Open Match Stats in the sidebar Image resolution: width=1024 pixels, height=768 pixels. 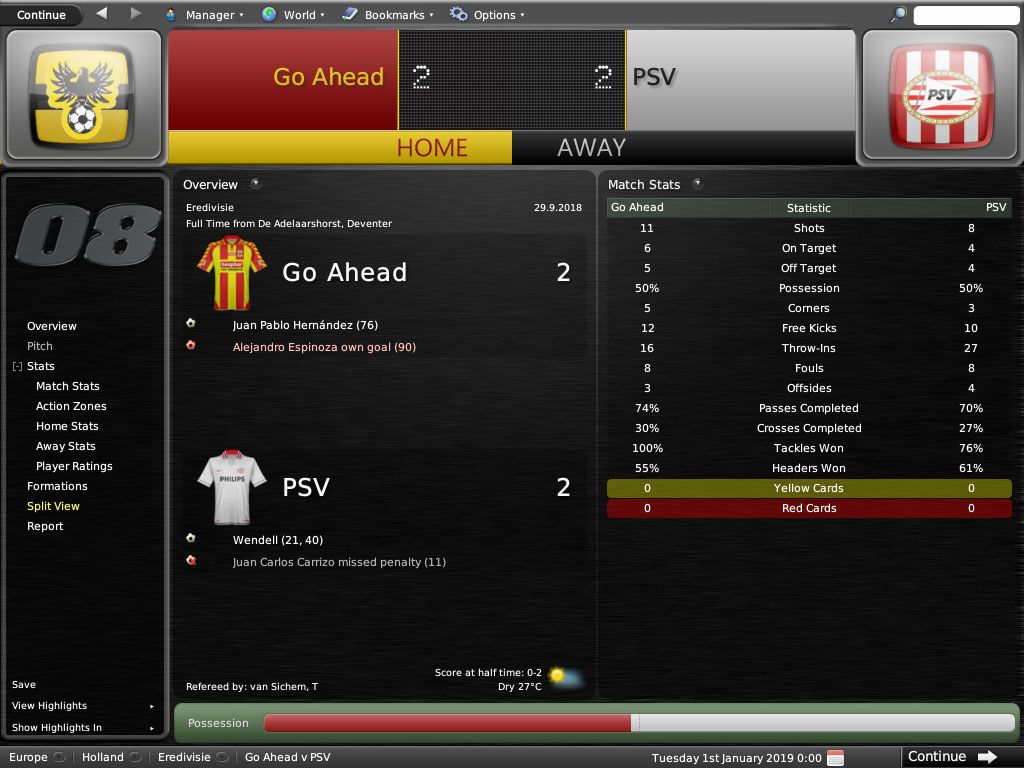[68, 386]
